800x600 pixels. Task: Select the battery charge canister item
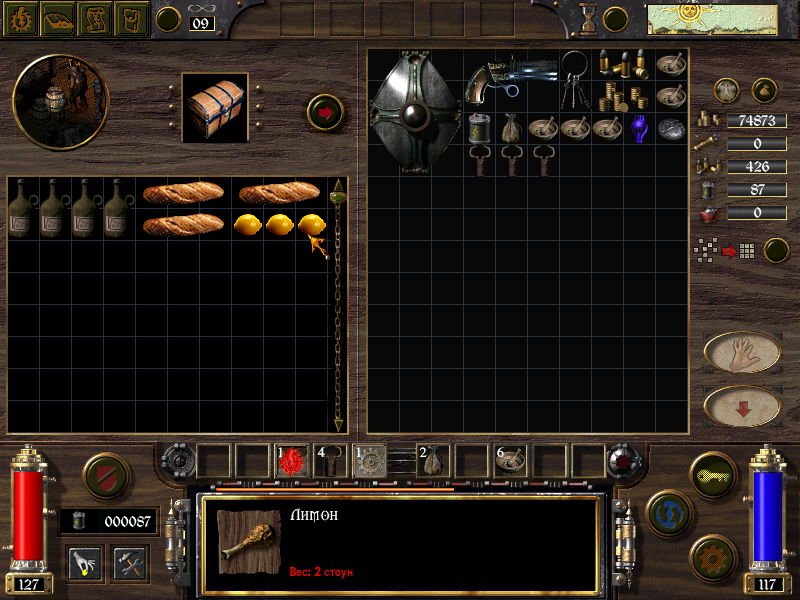coord(480,128)
